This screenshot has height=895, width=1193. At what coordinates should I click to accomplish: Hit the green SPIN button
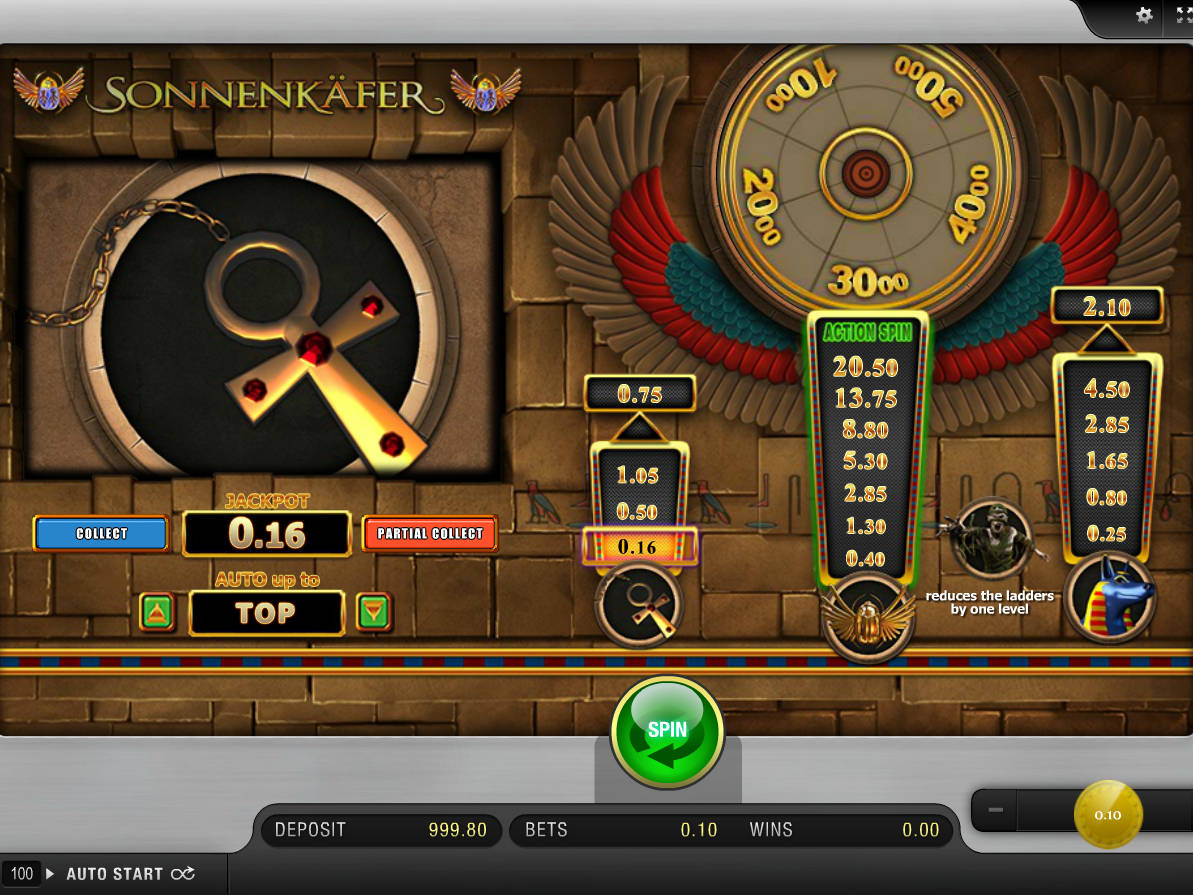pos(667,733)
